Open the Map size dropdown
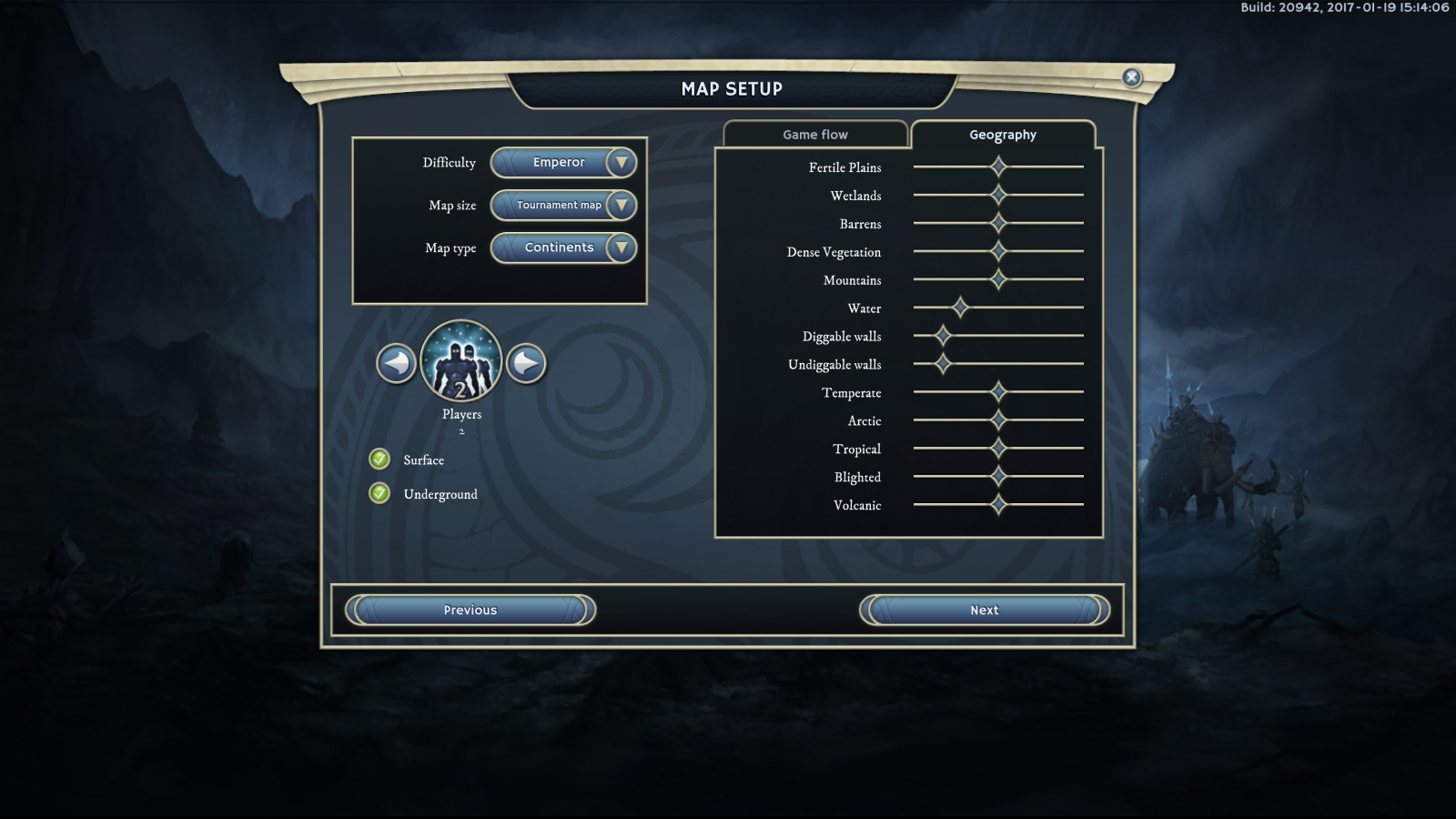 pyautogui.click(x=563, y=206)
